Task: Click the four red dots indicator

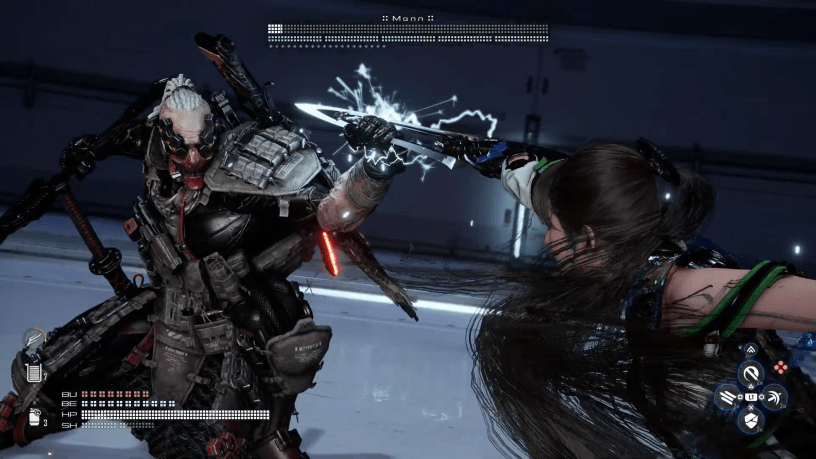Action: pos(781,367)
